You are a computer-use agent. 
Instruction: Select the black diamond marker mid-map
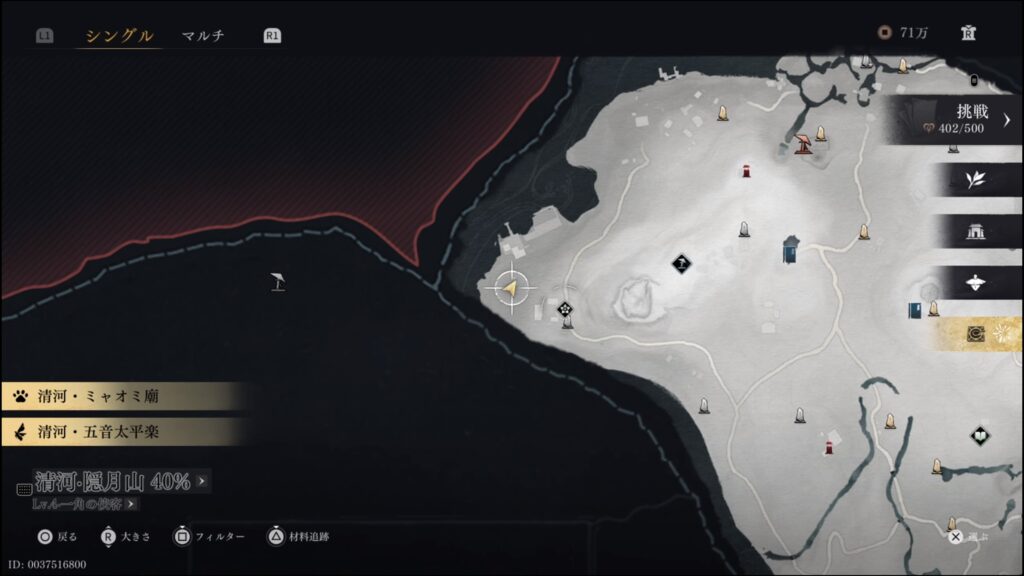tap(682, 264)
